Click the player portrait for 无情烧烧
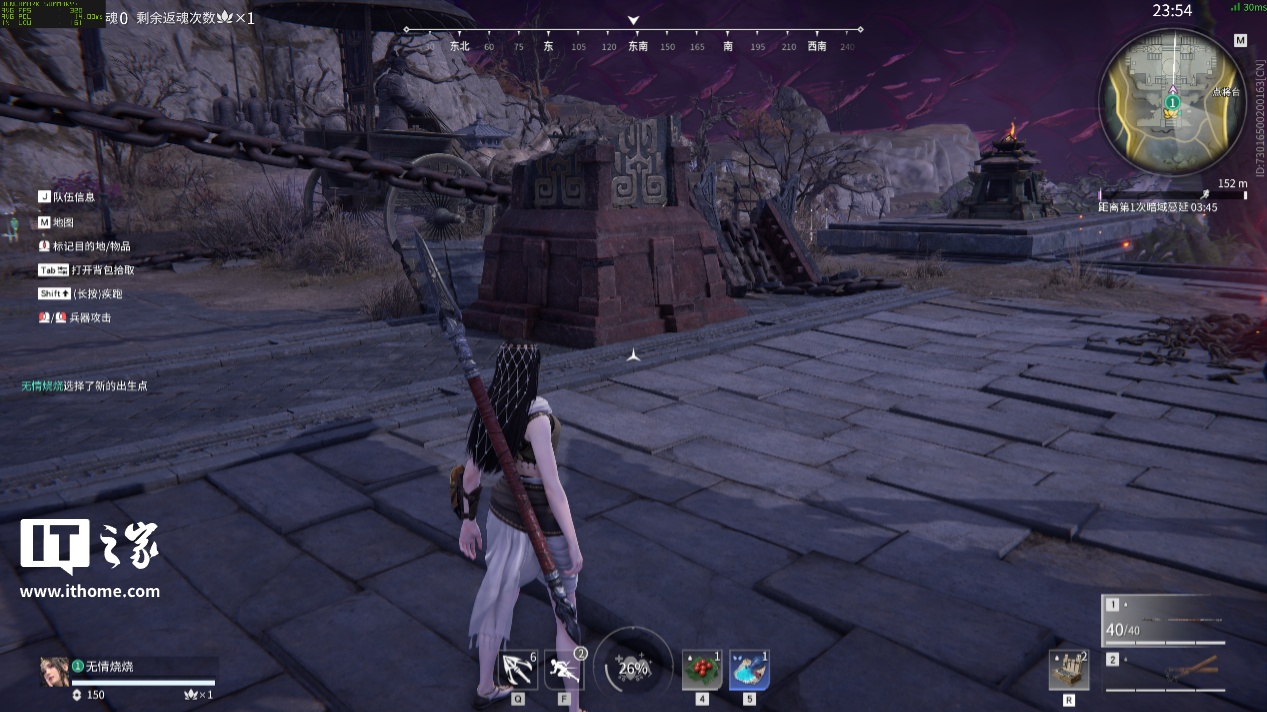This screenshot has width=1267, height=712. tap(54, 671)
